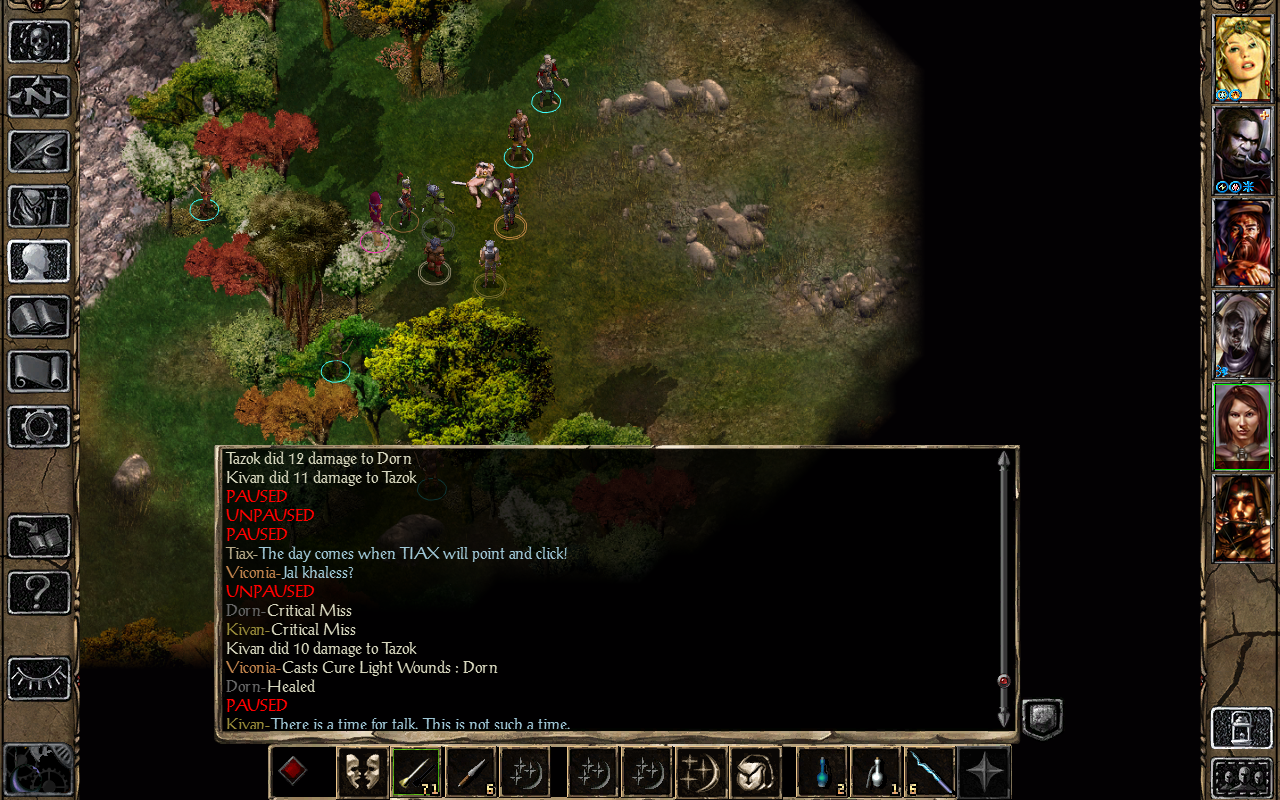Equip the slot with 71 arrows

[416, 773]
